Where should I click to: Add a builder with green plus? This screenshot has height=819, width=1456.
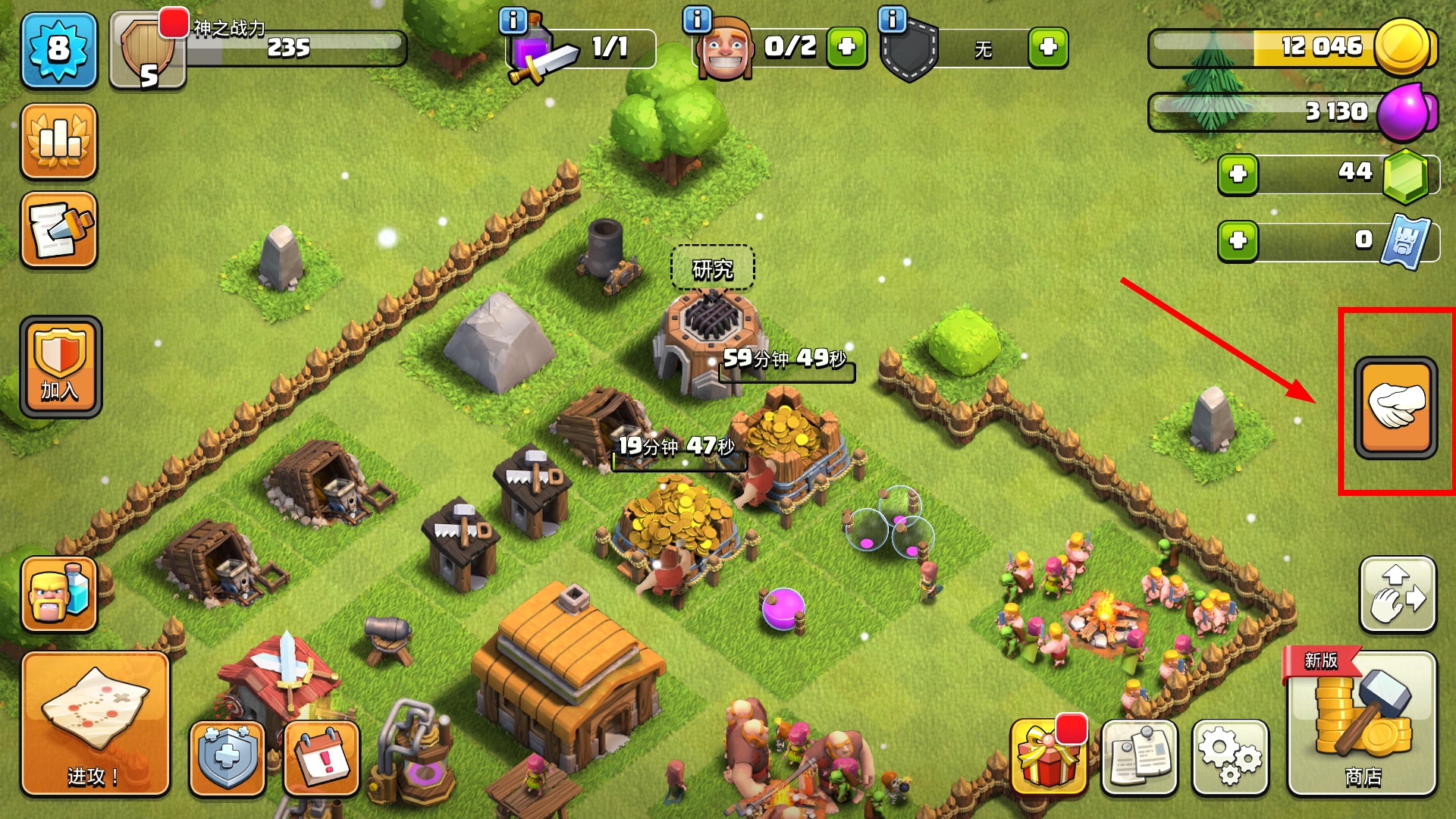coord(846,48)
